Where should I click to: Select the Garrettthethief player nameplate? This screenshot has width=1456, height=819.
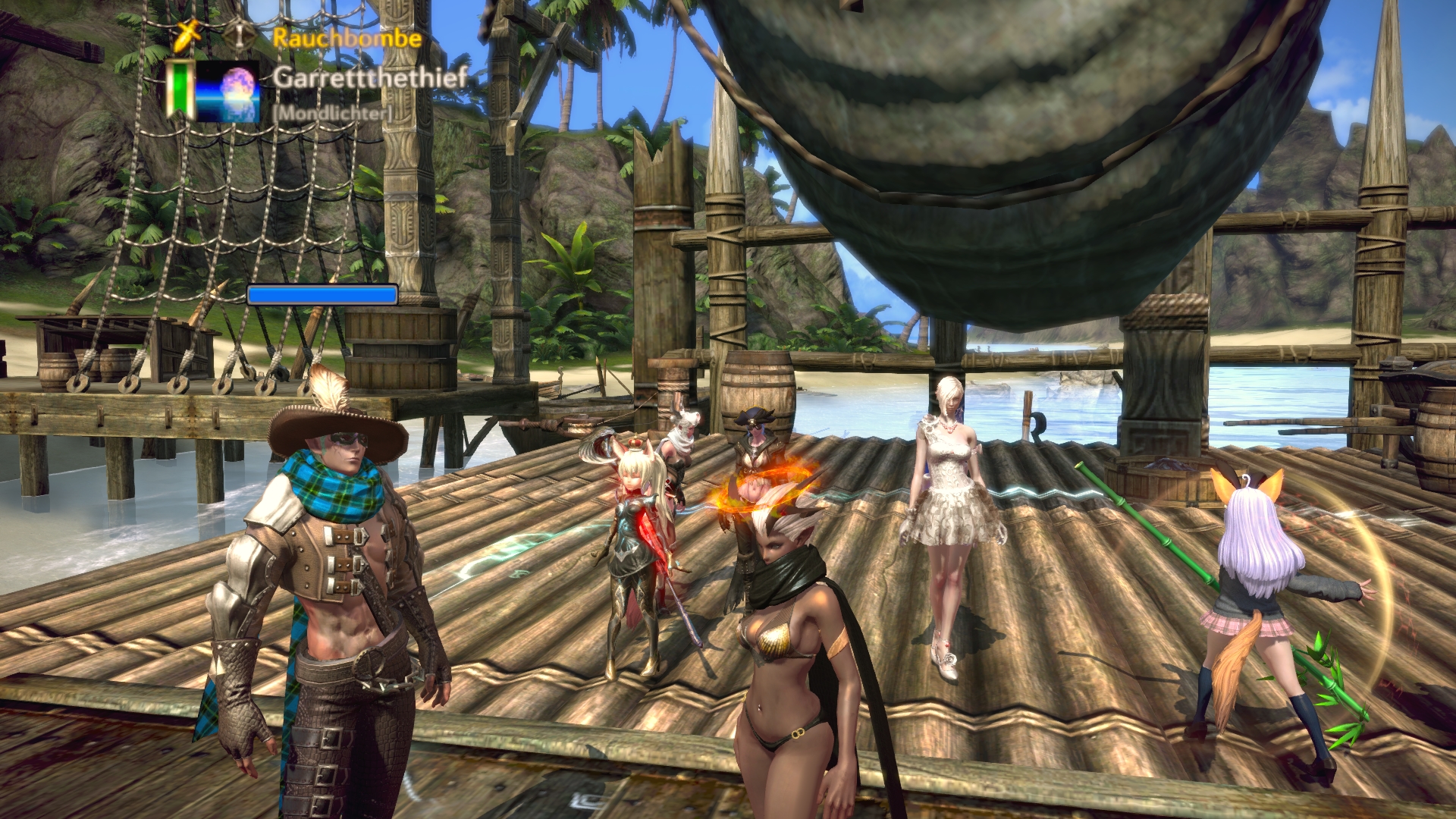tap(369, 77)
